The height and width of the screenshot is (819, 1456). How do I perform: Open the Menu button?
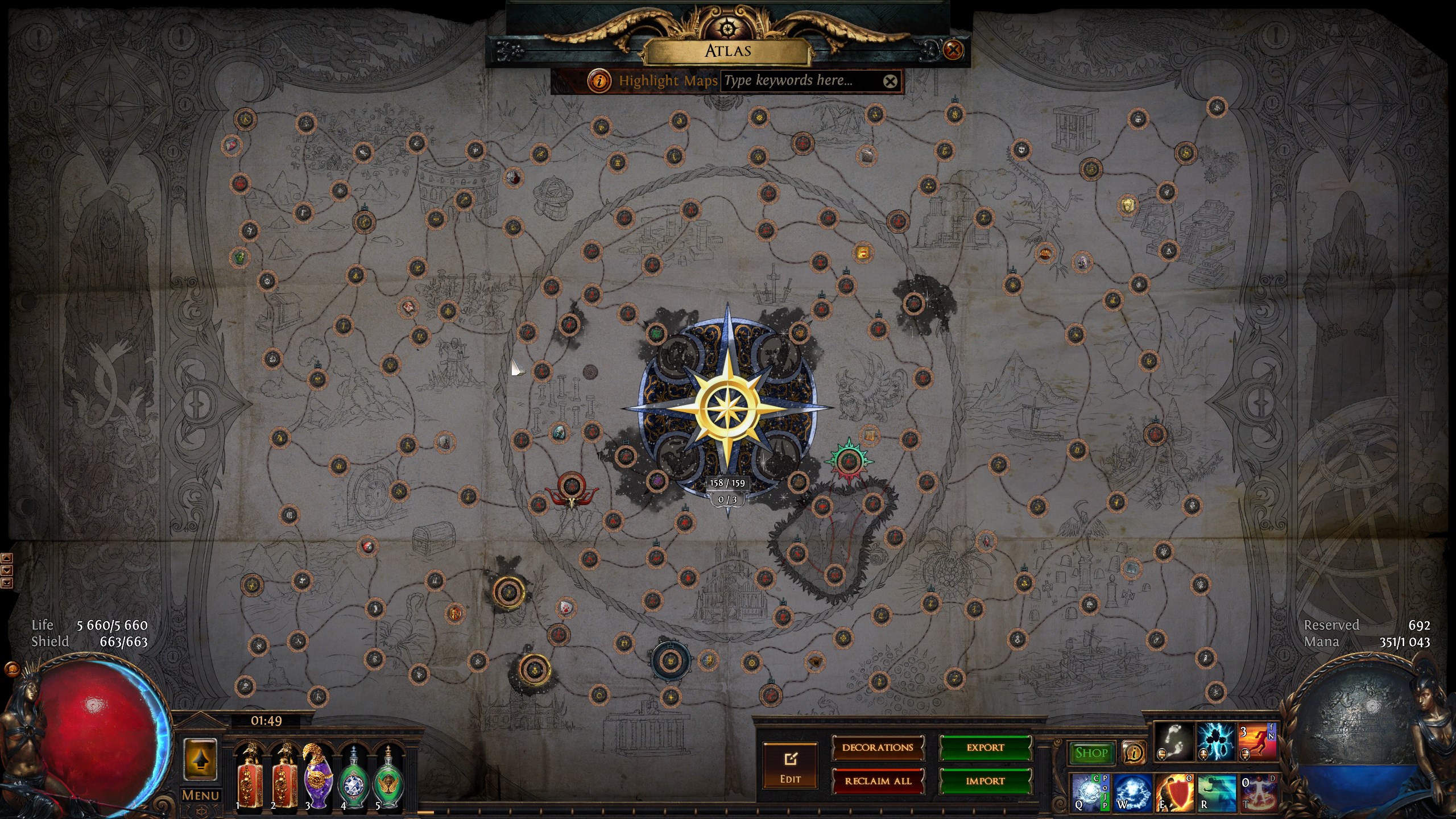pos(200,795)
